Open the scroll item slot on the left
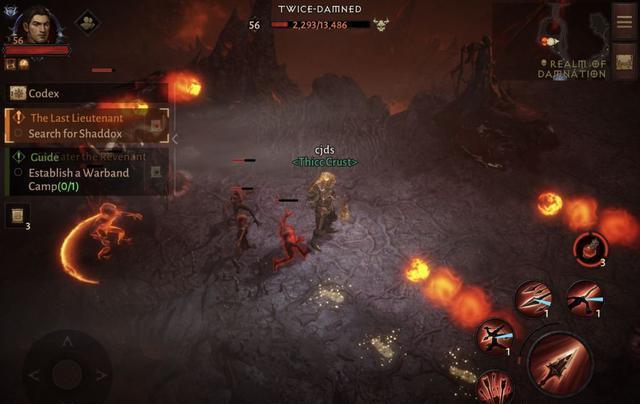The height and width of the screenshot is (404, 640). [17, 215]
